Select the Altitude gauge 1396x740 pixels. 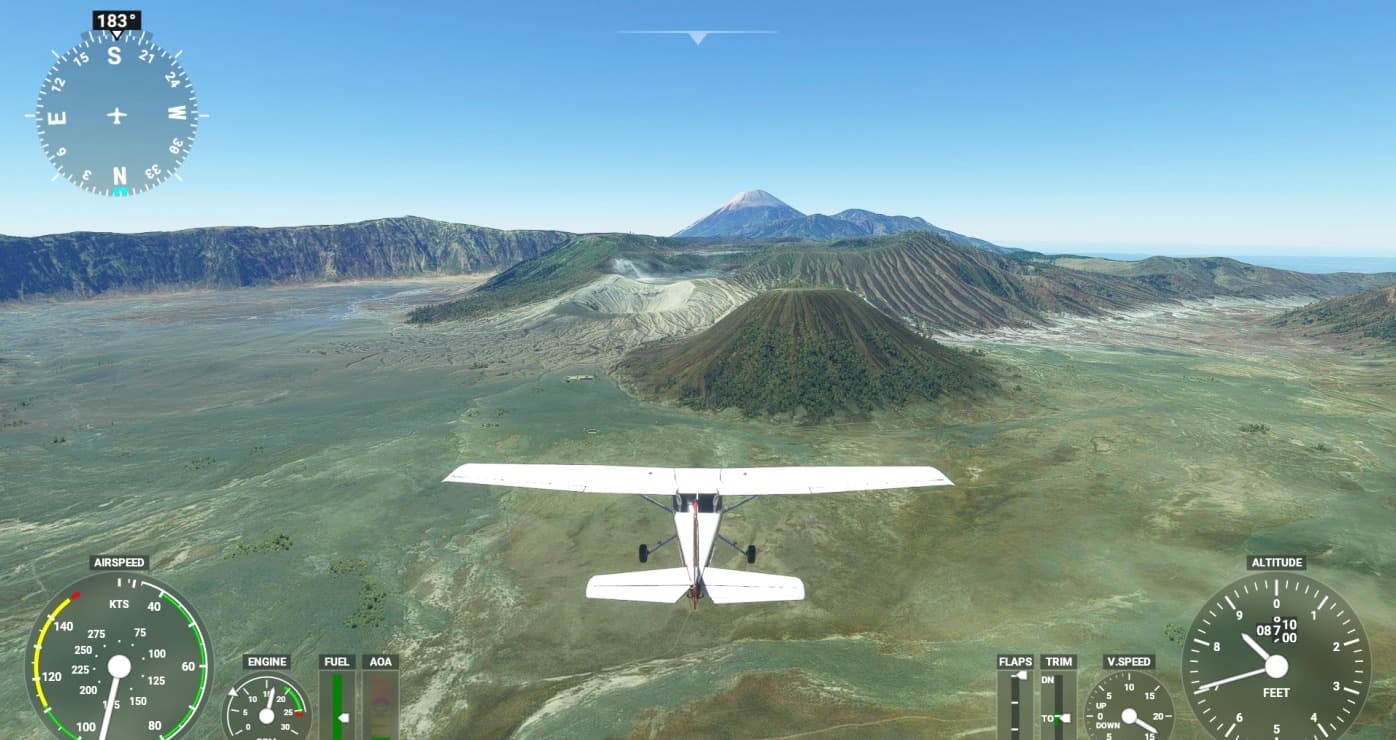click(1275, 665)
